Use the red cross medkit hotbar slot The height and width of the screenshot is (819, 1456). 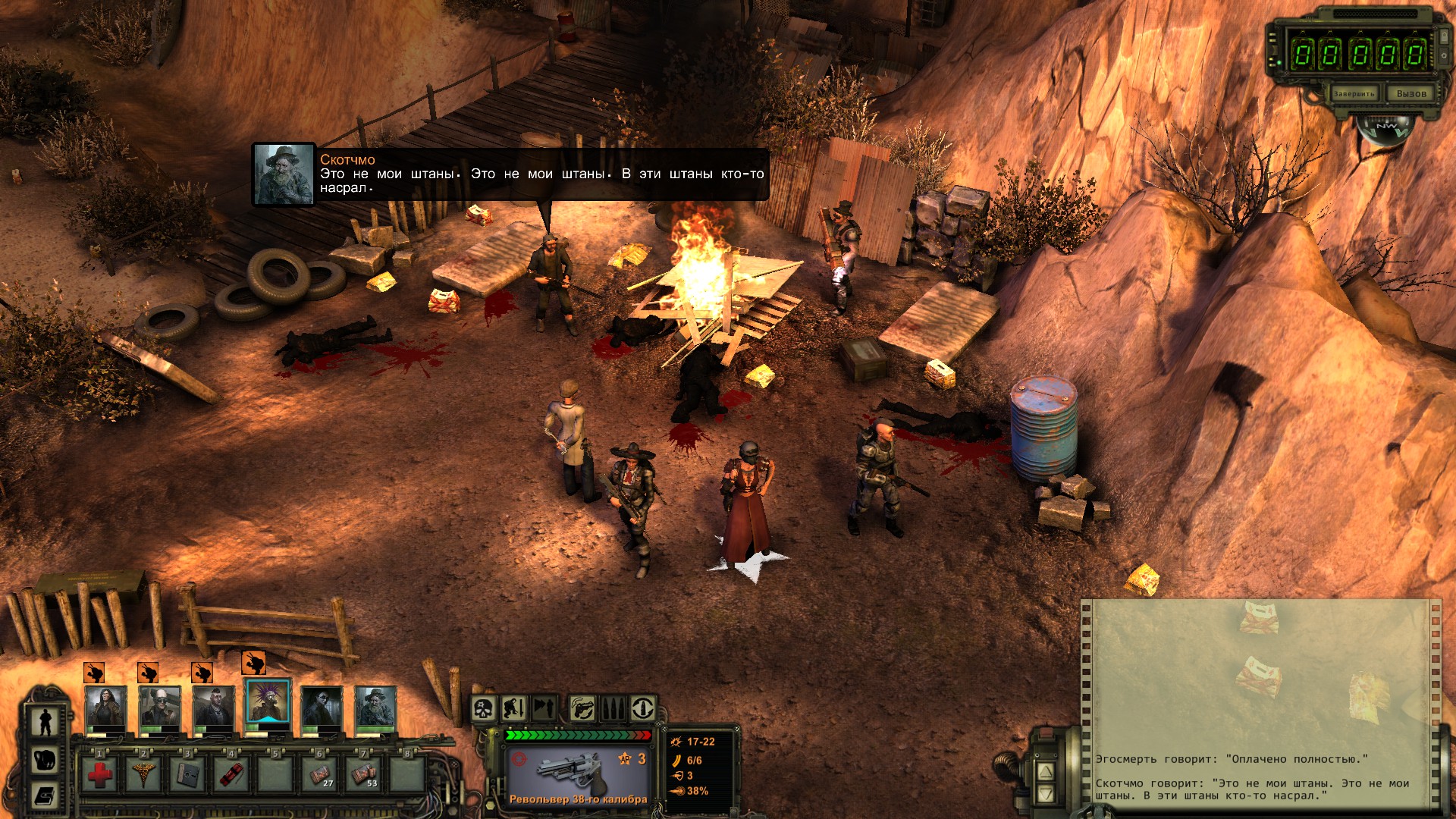[100, 774]
